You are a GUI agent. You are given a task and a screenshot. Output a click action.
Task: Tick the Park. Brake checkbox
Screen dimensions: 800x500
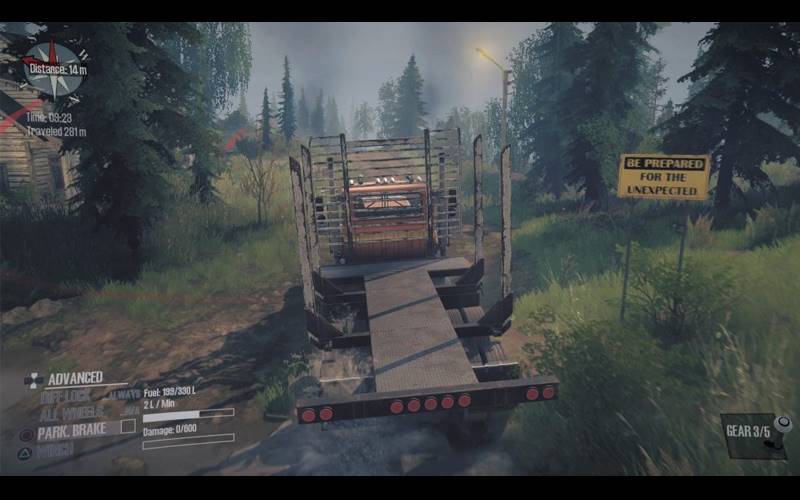[128, 427]
